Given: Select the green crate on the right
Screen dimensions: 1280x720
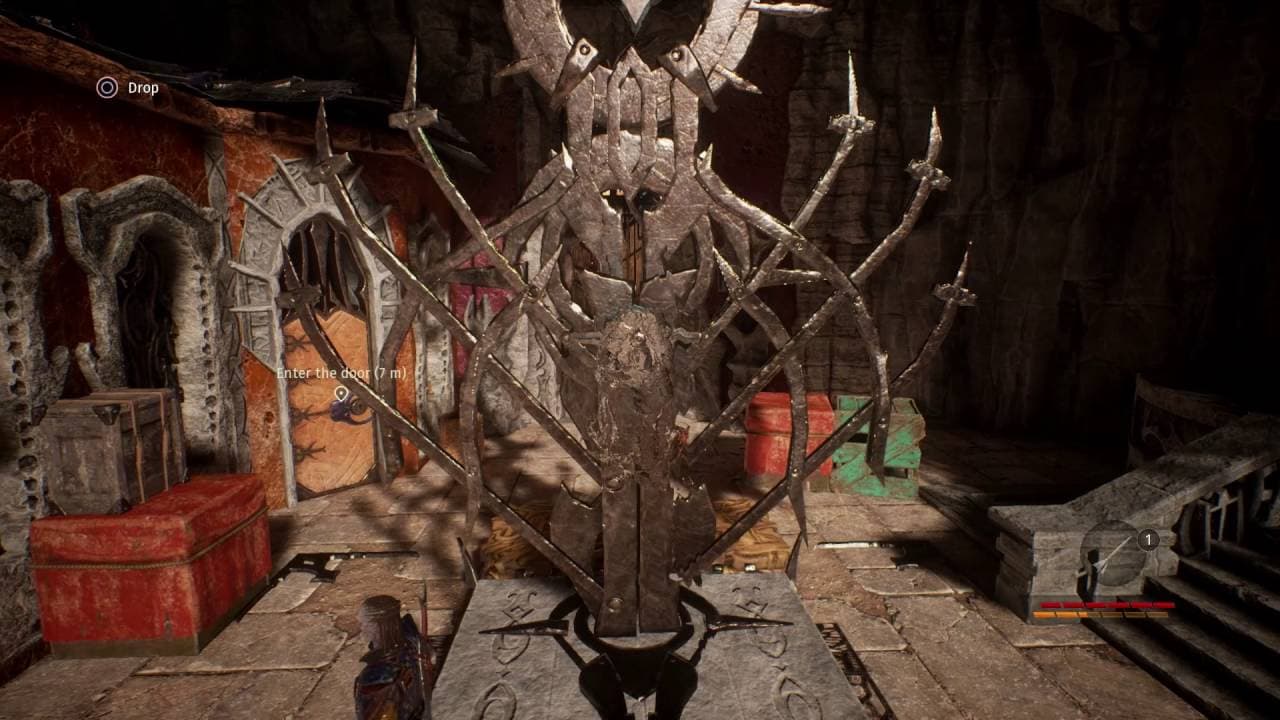Looking at the screenshot, I should click(880, 460).
